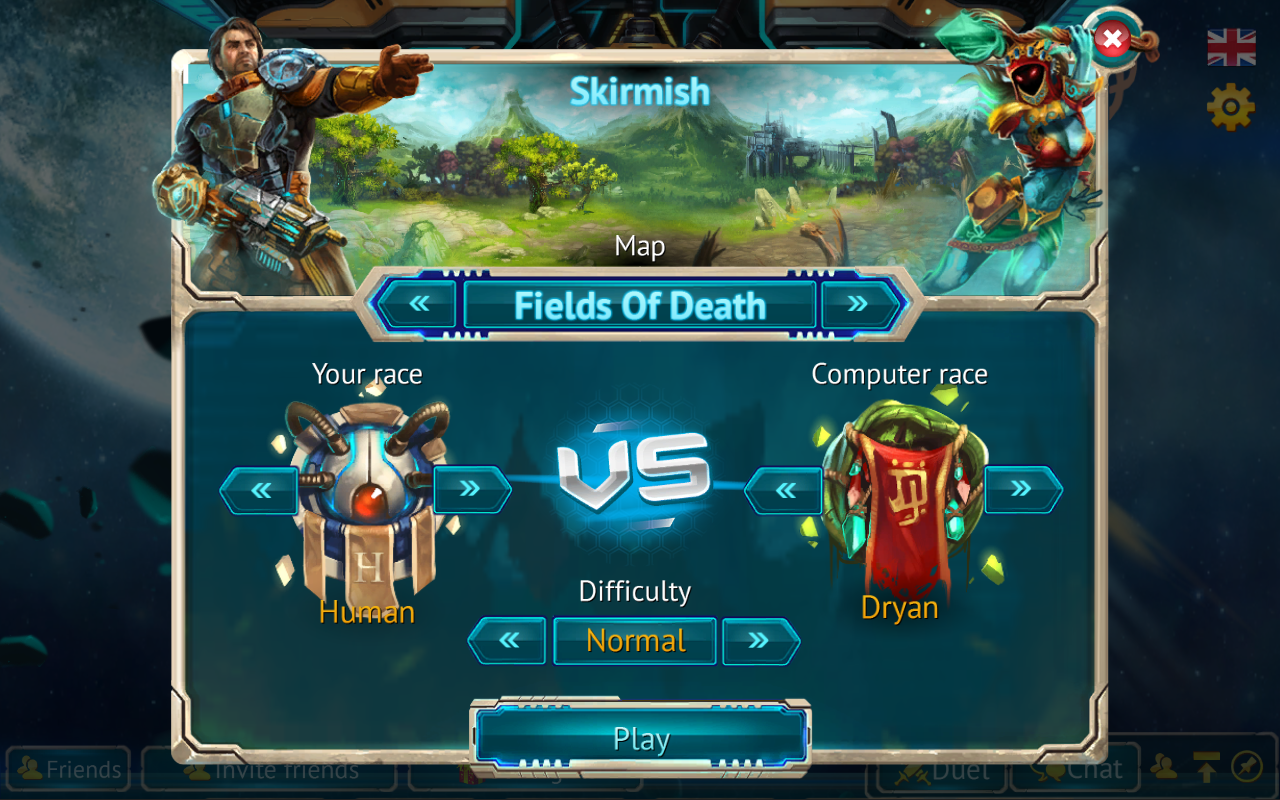Change computer race using left arrow
This screenshot has height=800, width=1280.
point(786,490)
